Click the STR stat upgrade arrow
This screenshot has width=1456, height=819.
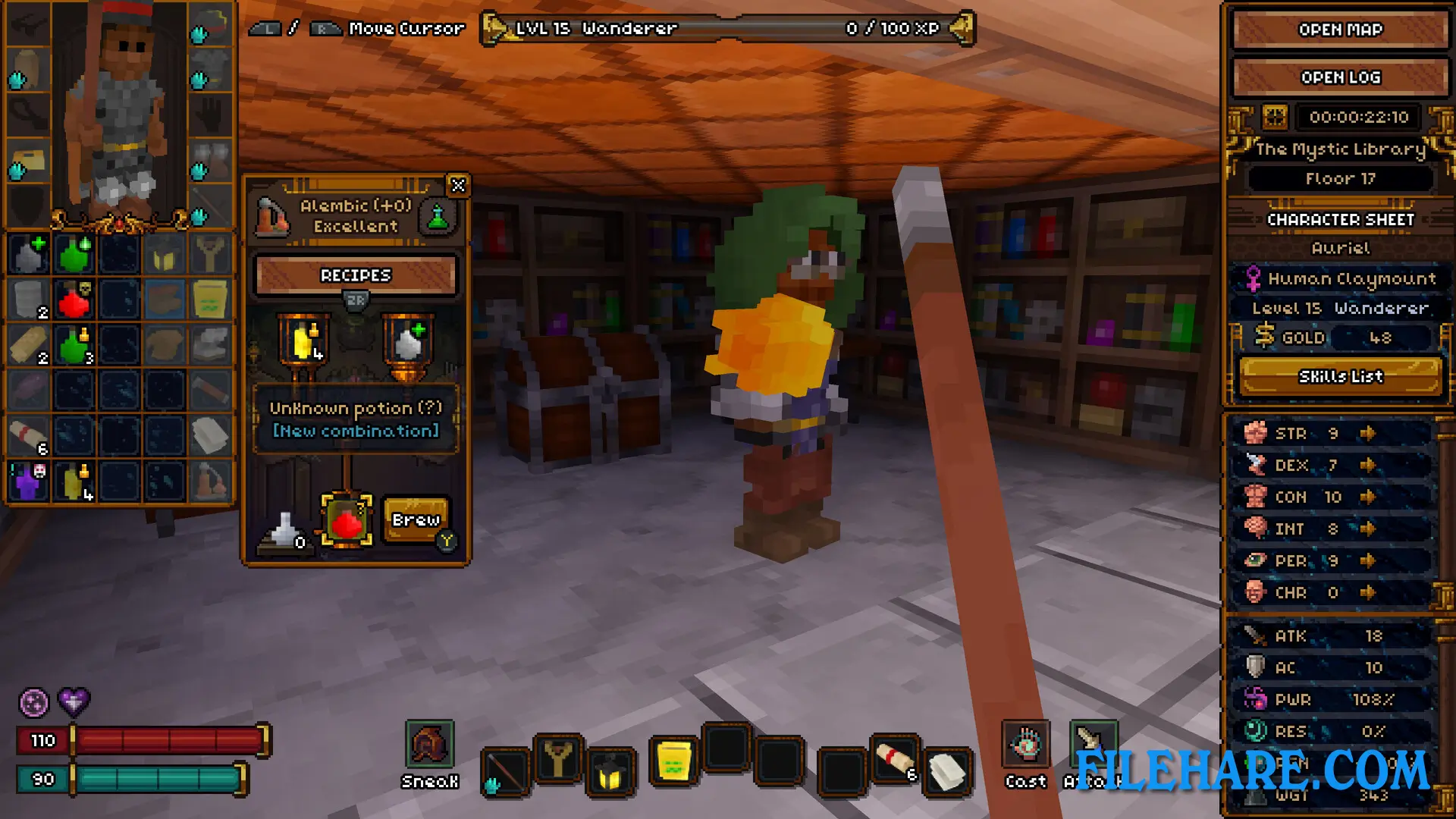(x=1367, y=433)
